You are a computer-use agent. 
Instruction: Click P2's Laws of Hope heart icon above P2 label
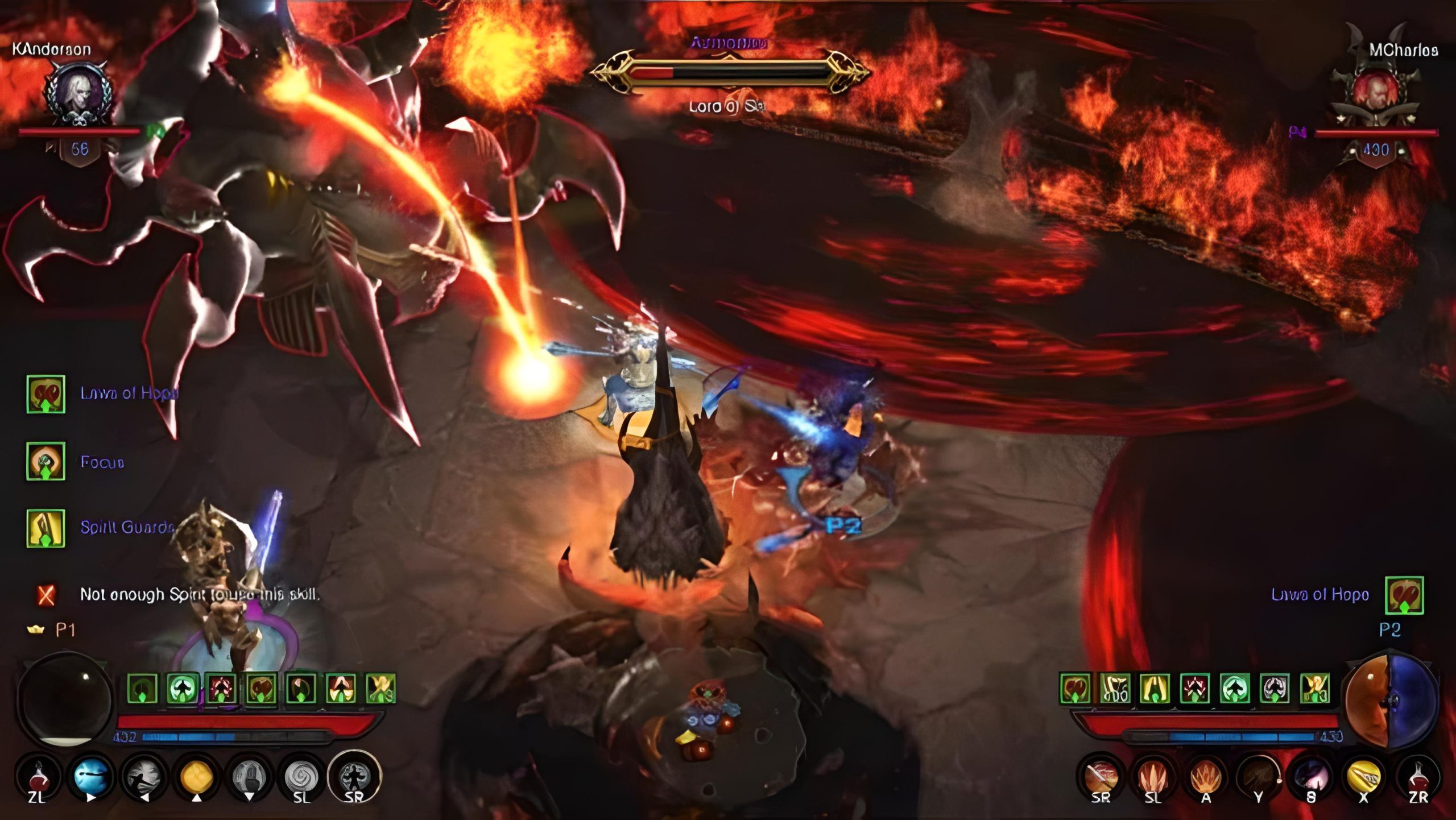point(1404,595)
